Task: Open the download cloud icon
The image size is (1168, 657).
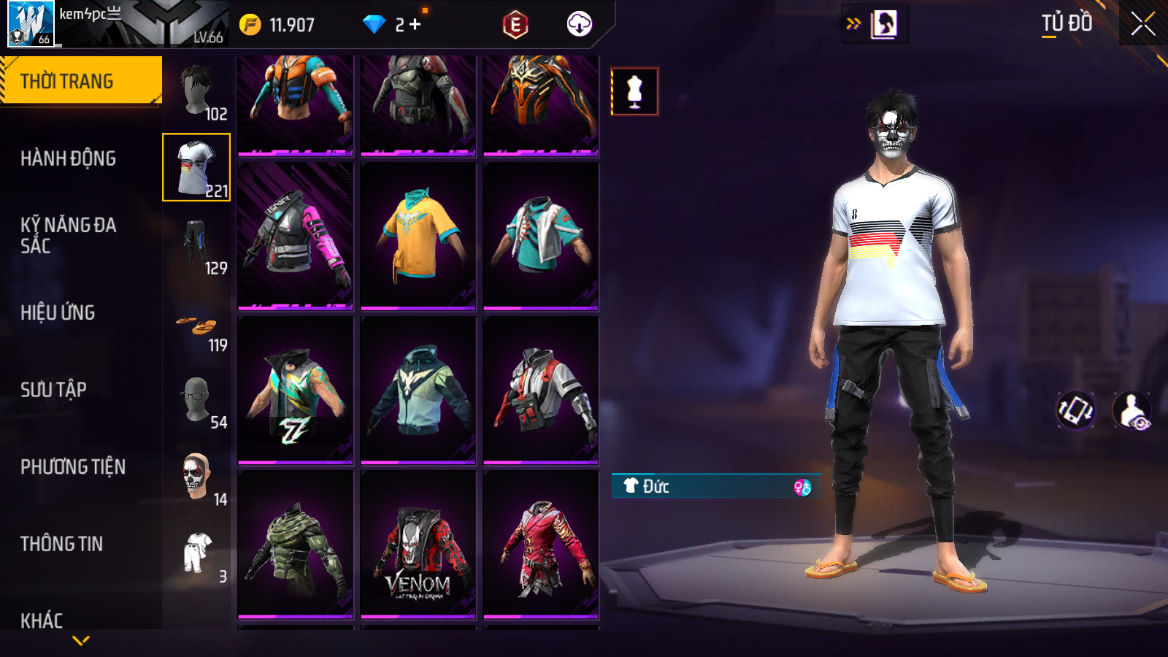Action: (580, 25)
